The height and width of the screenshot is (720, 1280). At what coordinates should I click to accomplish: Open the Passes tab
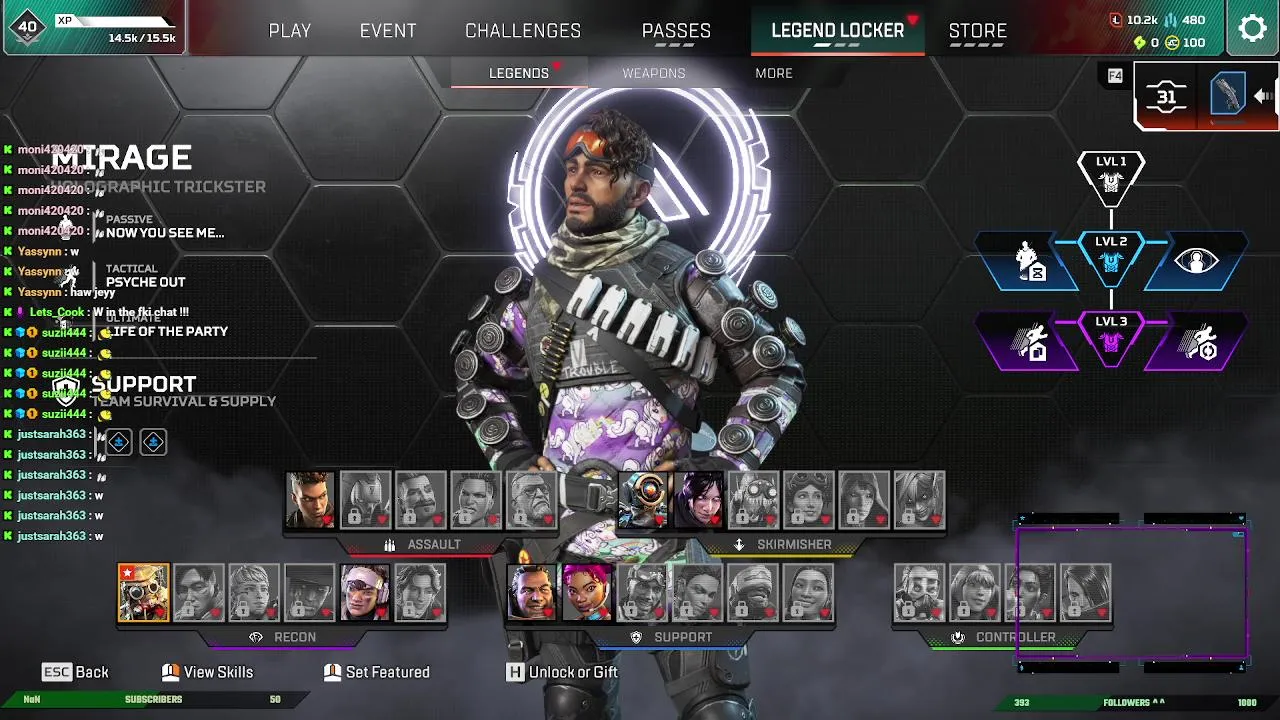[676, 31]
